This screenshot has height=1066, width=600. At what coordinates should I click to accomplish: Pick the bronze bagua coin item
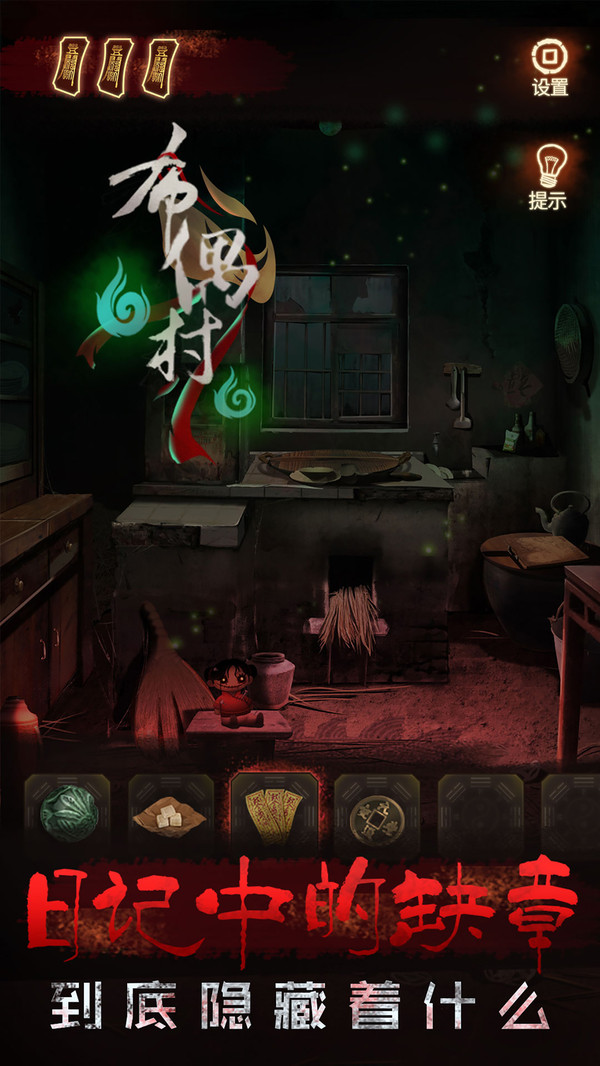click(377, 814)
